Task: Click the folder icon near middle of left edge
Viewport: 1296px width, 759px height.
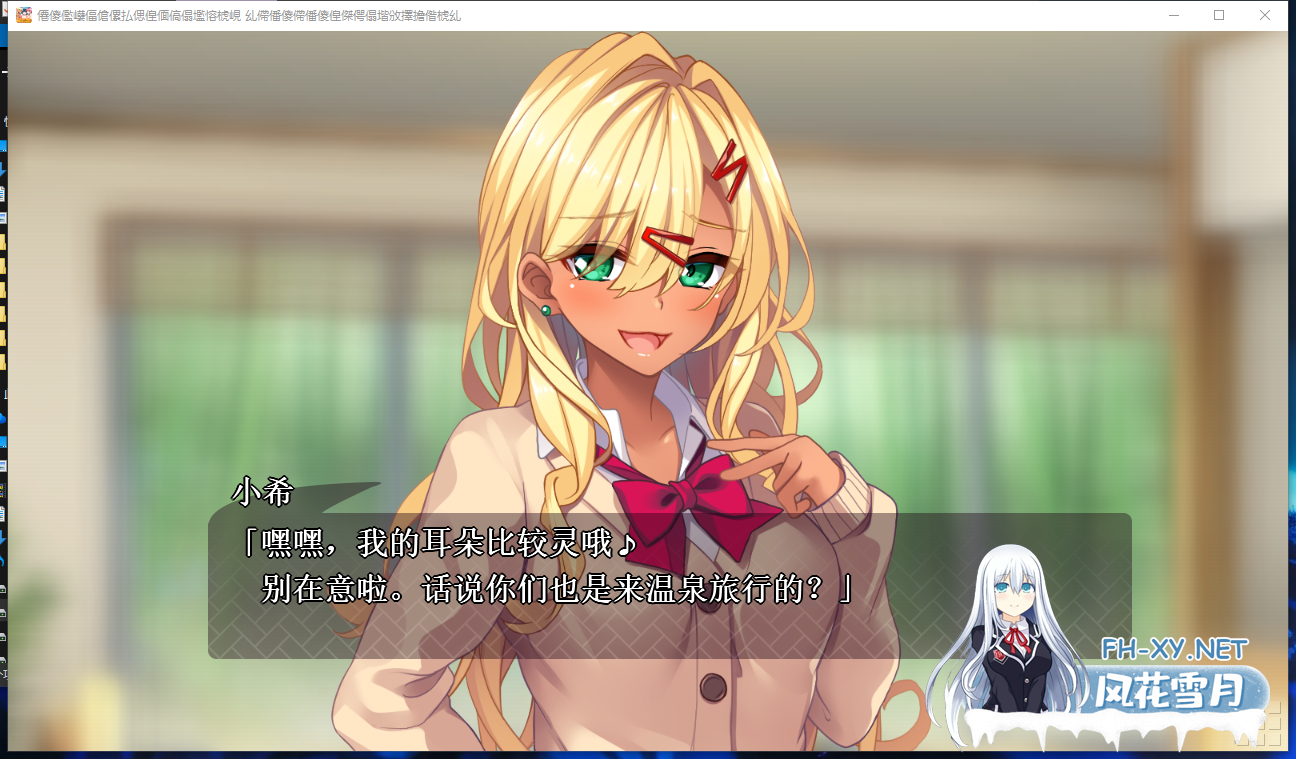Action: tap(7, 360)
